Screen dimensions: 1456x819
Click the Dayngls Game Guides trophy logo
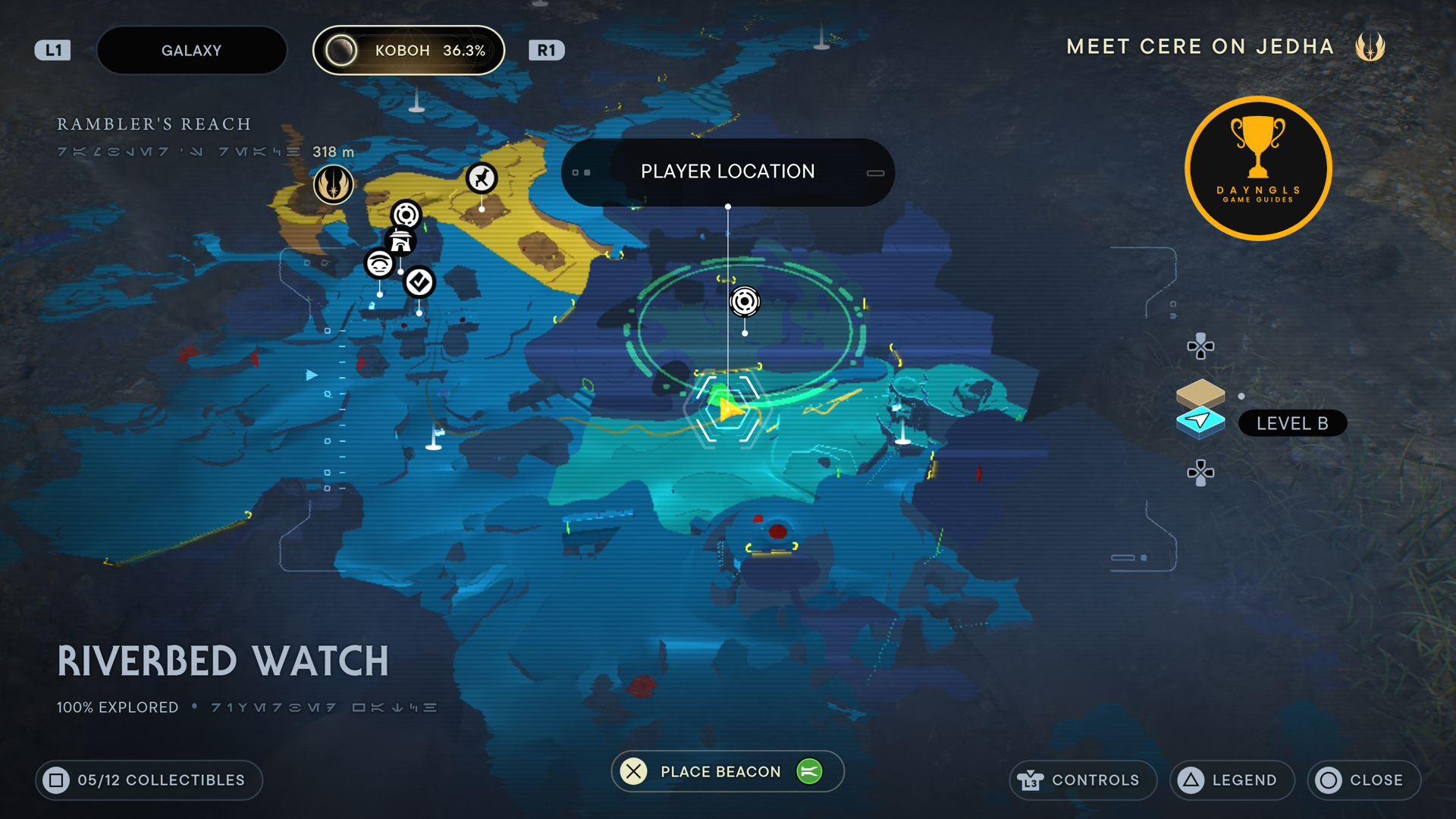pyautogui.click(x=1257, y=168)
